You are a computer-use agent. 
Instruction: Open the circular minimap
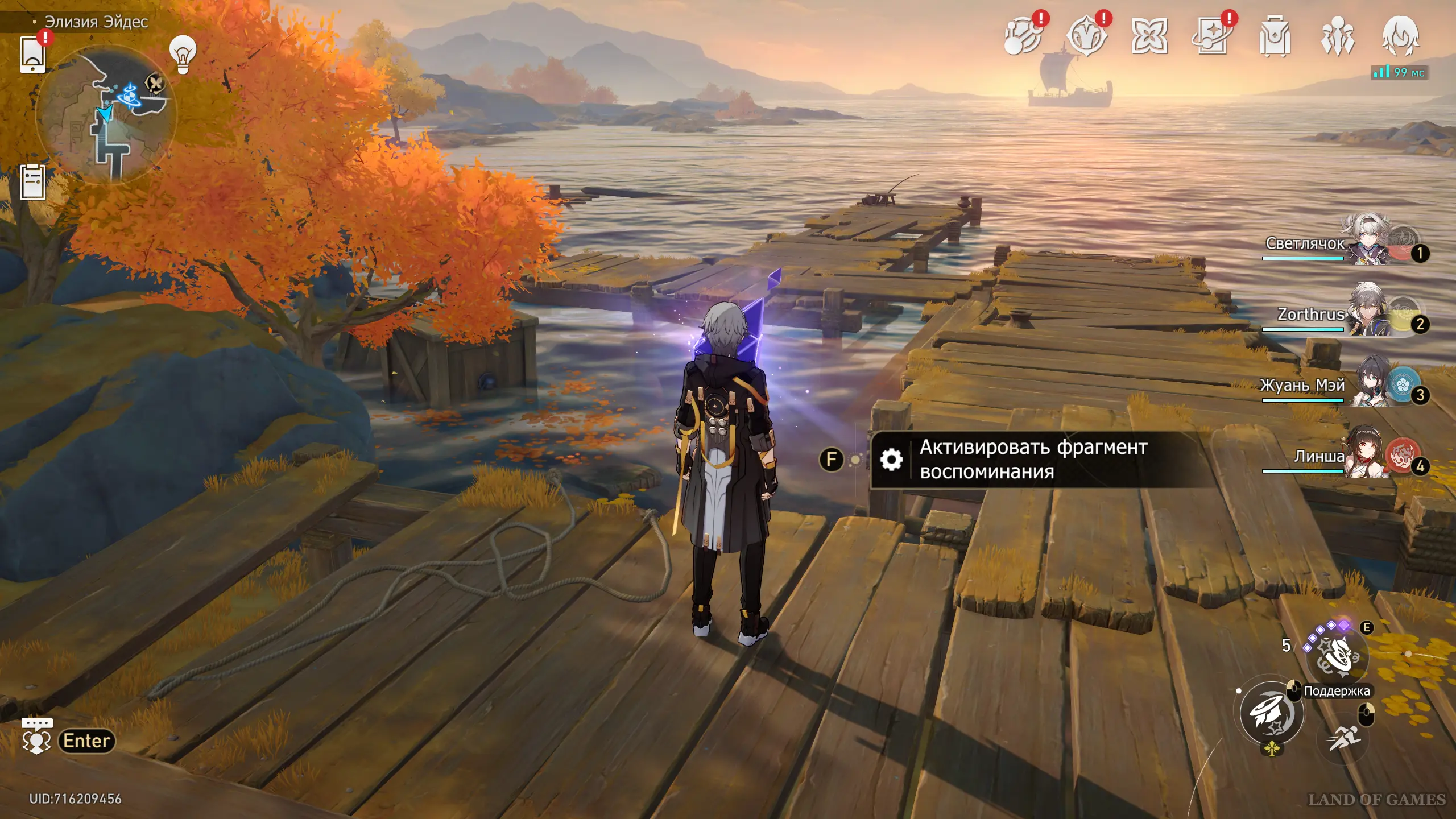(106, 115)
